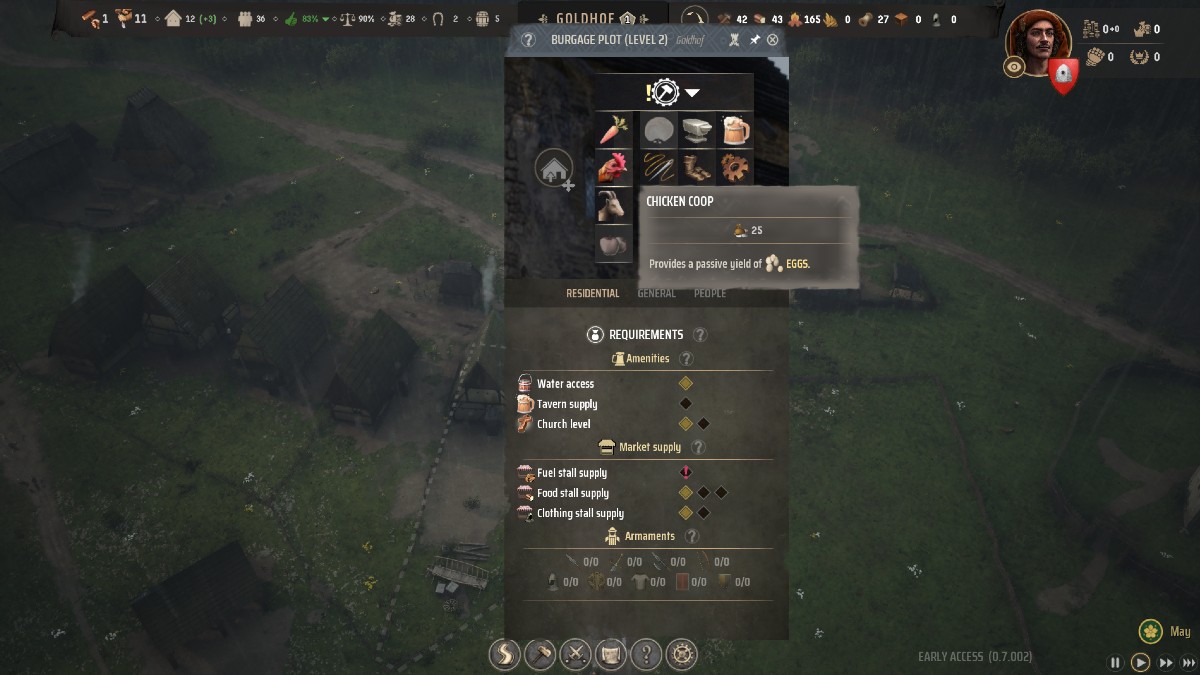Choose the cobbler boots workshop
This screenshot has height=675, width=1200.
[x=696, y=166]
